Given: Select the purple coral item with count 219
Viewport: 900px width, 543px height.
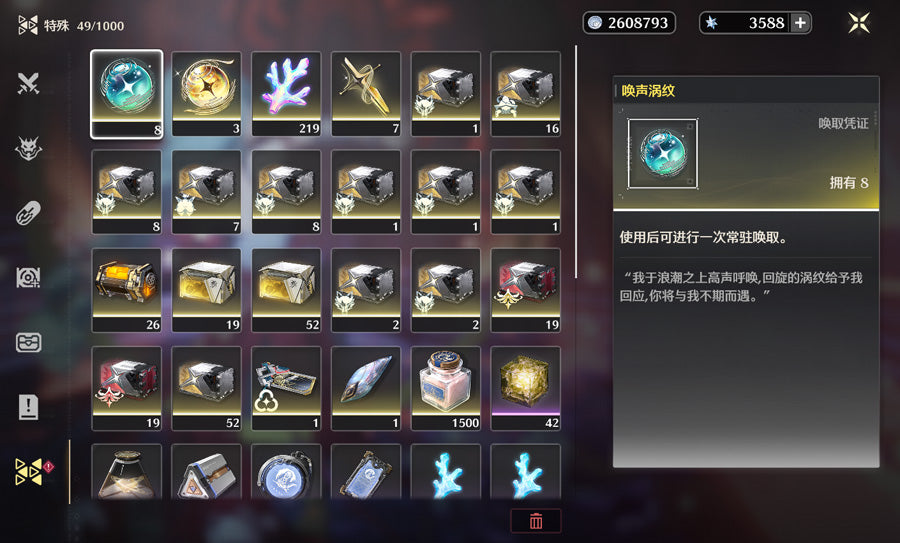Looking at the screenshot, I should (x=286, y=93).
